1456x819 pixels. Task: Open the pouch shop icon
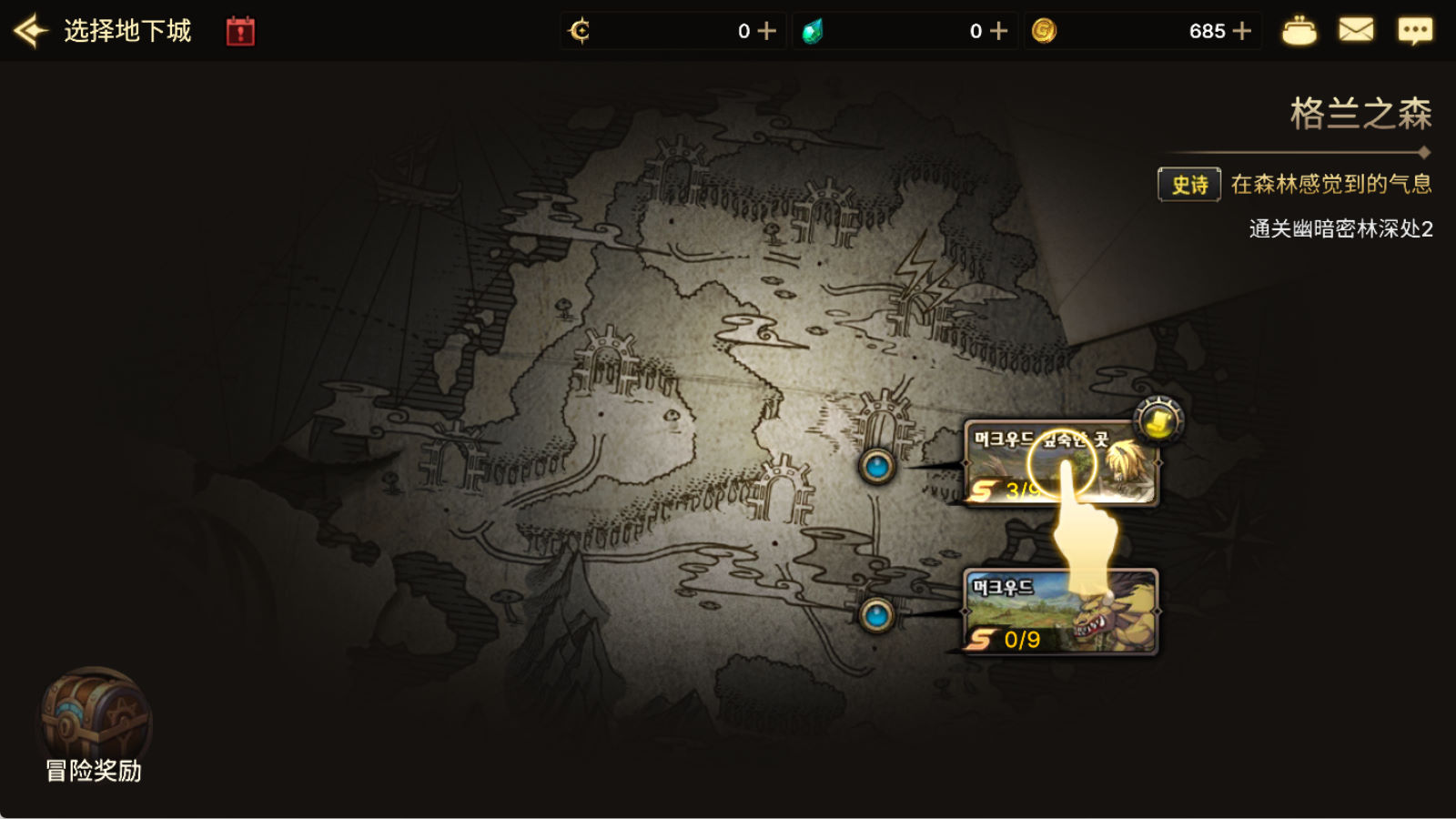[x=1299, y=31]
